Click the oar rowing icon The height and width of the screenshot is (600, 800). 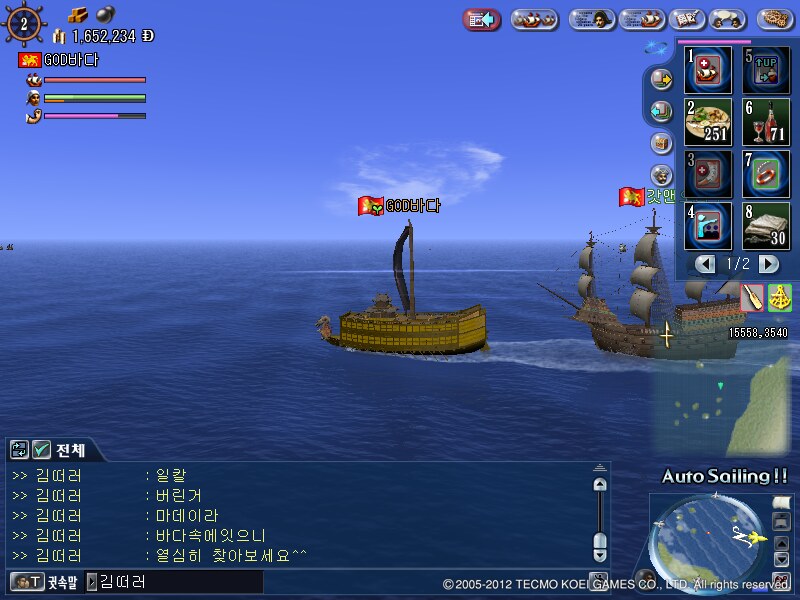[x=752, y=297]
